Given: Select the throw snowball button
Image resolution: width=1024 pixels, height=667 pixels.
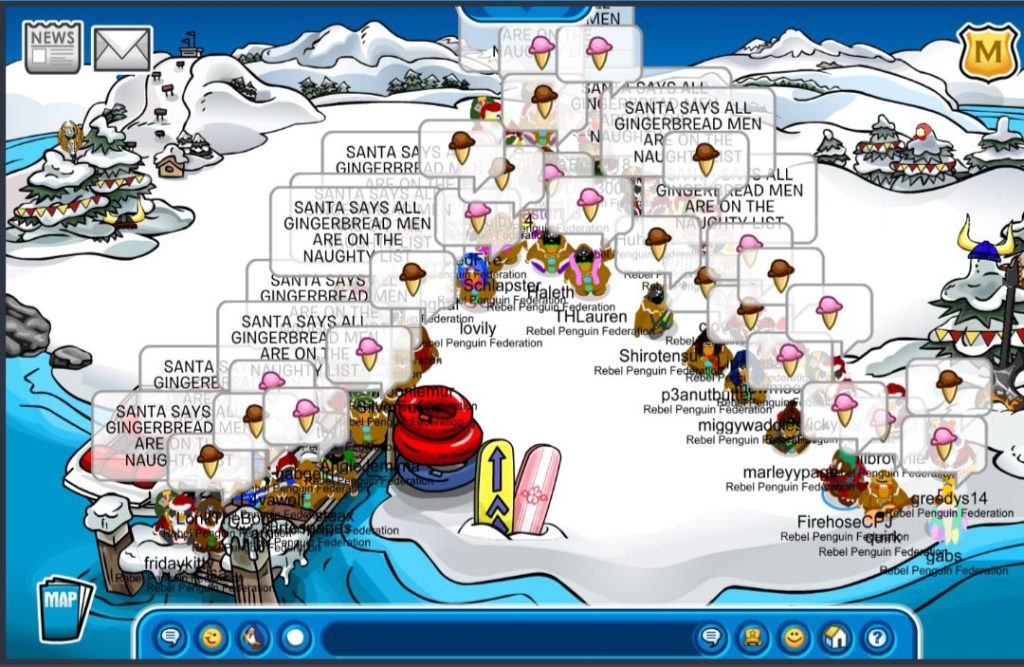Looking at the screenshot, I should click(x=295, y=637).
